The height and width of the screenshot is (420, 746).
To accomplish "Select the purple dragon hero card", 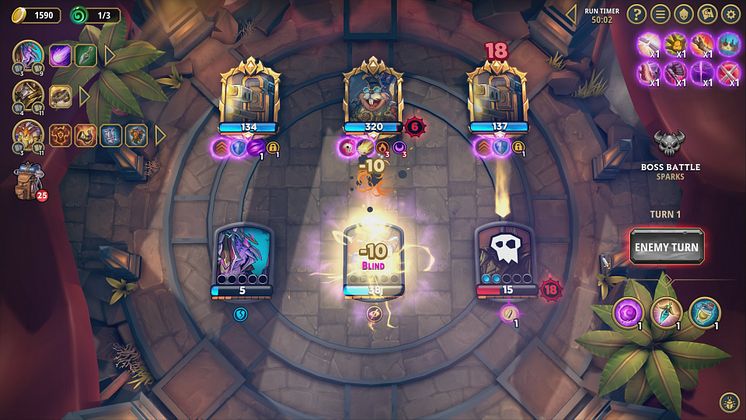I will click(243, 258).
